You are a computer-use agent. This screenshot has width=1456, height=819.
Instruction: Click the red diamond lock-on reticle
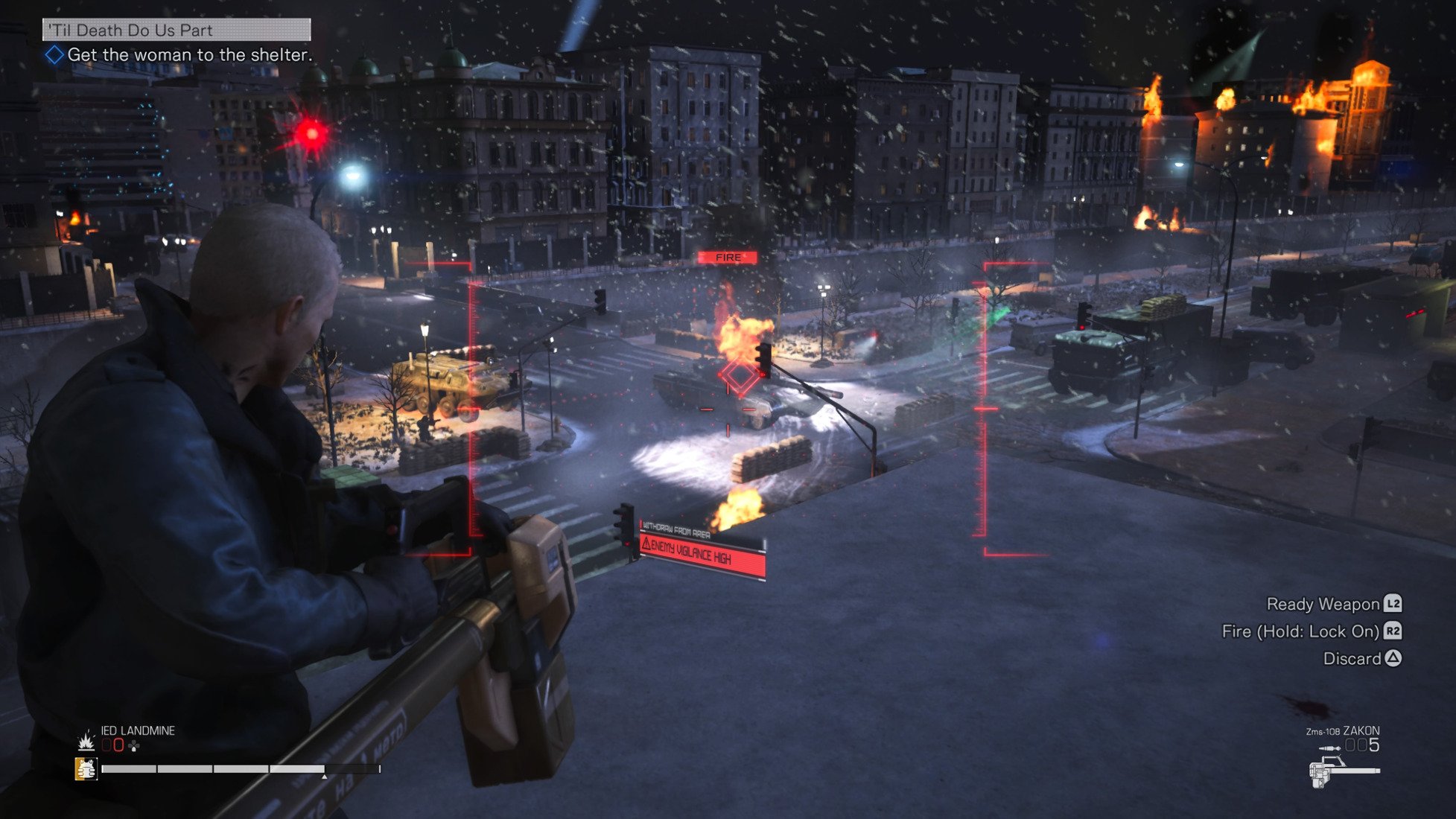pyautogui.click(x=738, y=377)
